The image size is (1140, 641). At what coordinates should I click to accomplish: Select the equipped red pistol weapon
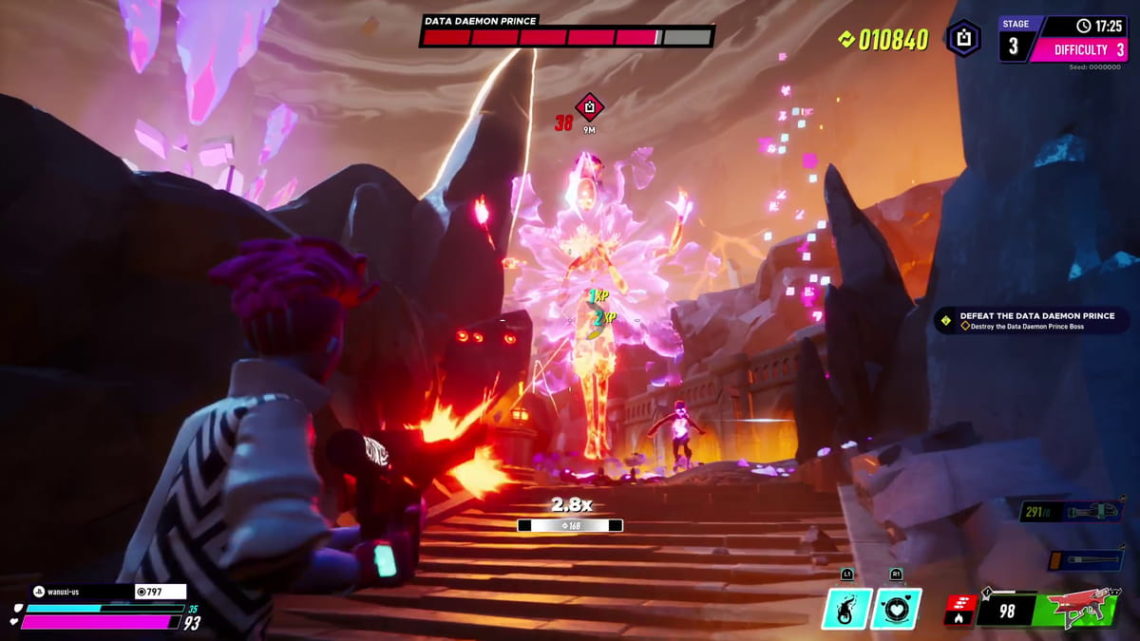pos(1083,608)
